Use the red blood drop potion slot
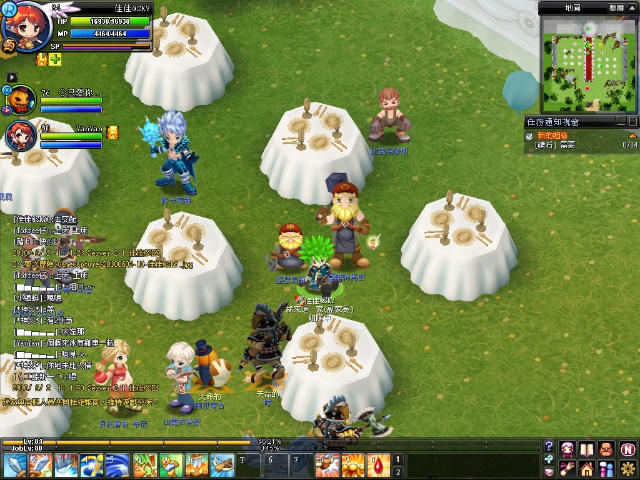 click(x=380, y=464)
